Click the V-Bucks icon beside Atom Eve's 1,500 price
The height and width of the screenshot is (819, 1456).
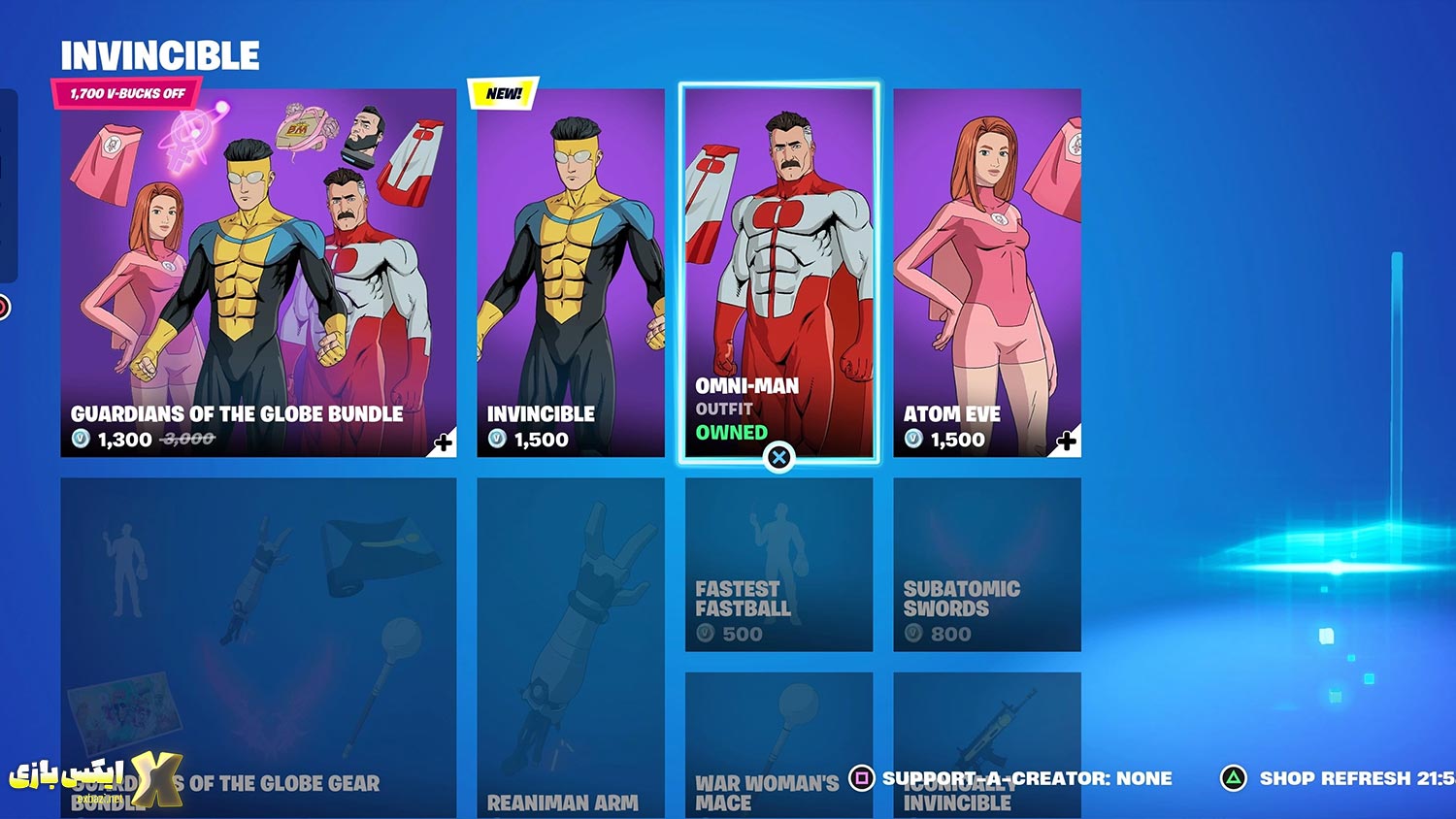click(x=912, y=440)
